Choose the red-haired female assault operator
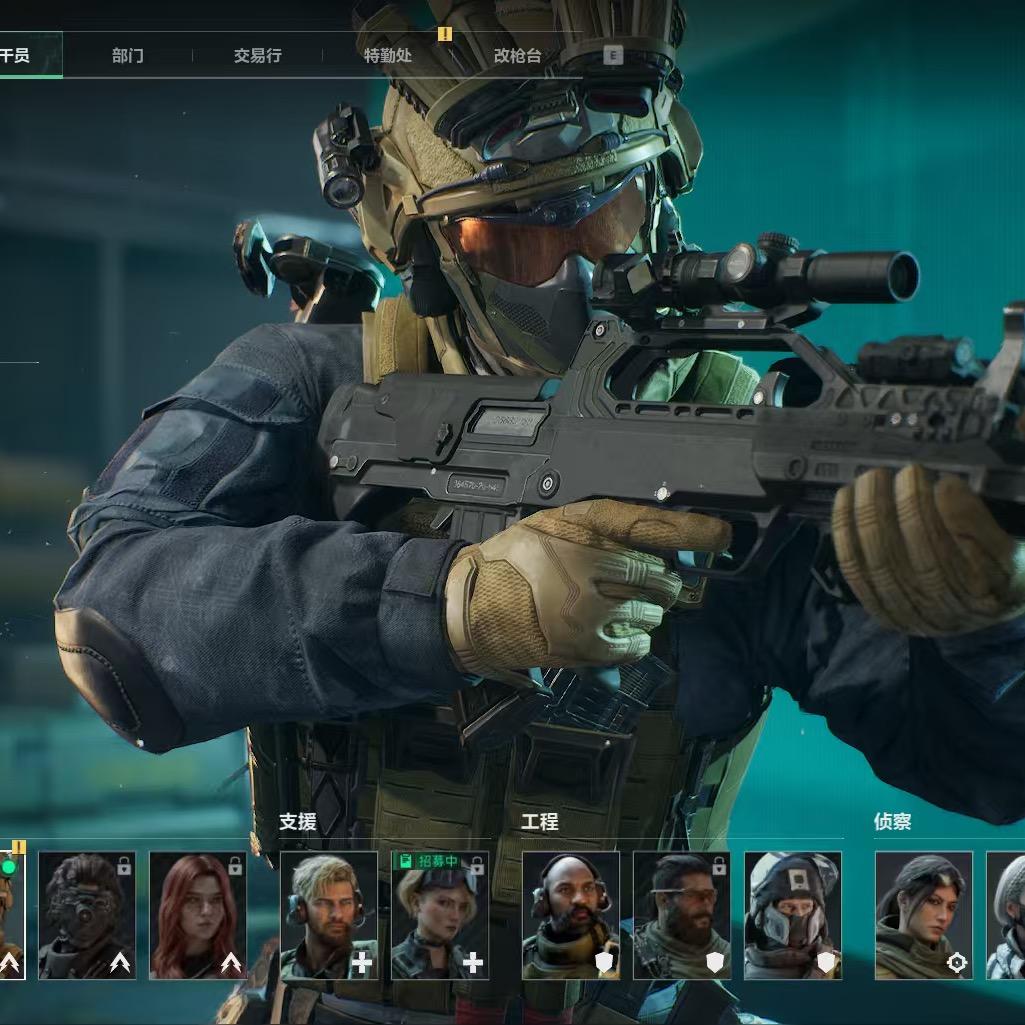Image resolution: width=1025 pixels, height=1025 pixels. click(x=198, y=915)
